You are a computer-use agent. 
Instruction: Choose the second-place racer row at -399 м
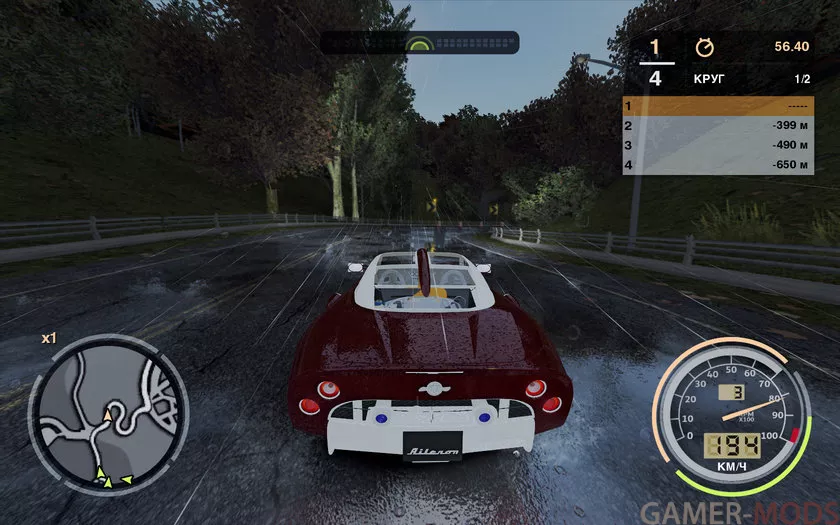click(718, 126)
